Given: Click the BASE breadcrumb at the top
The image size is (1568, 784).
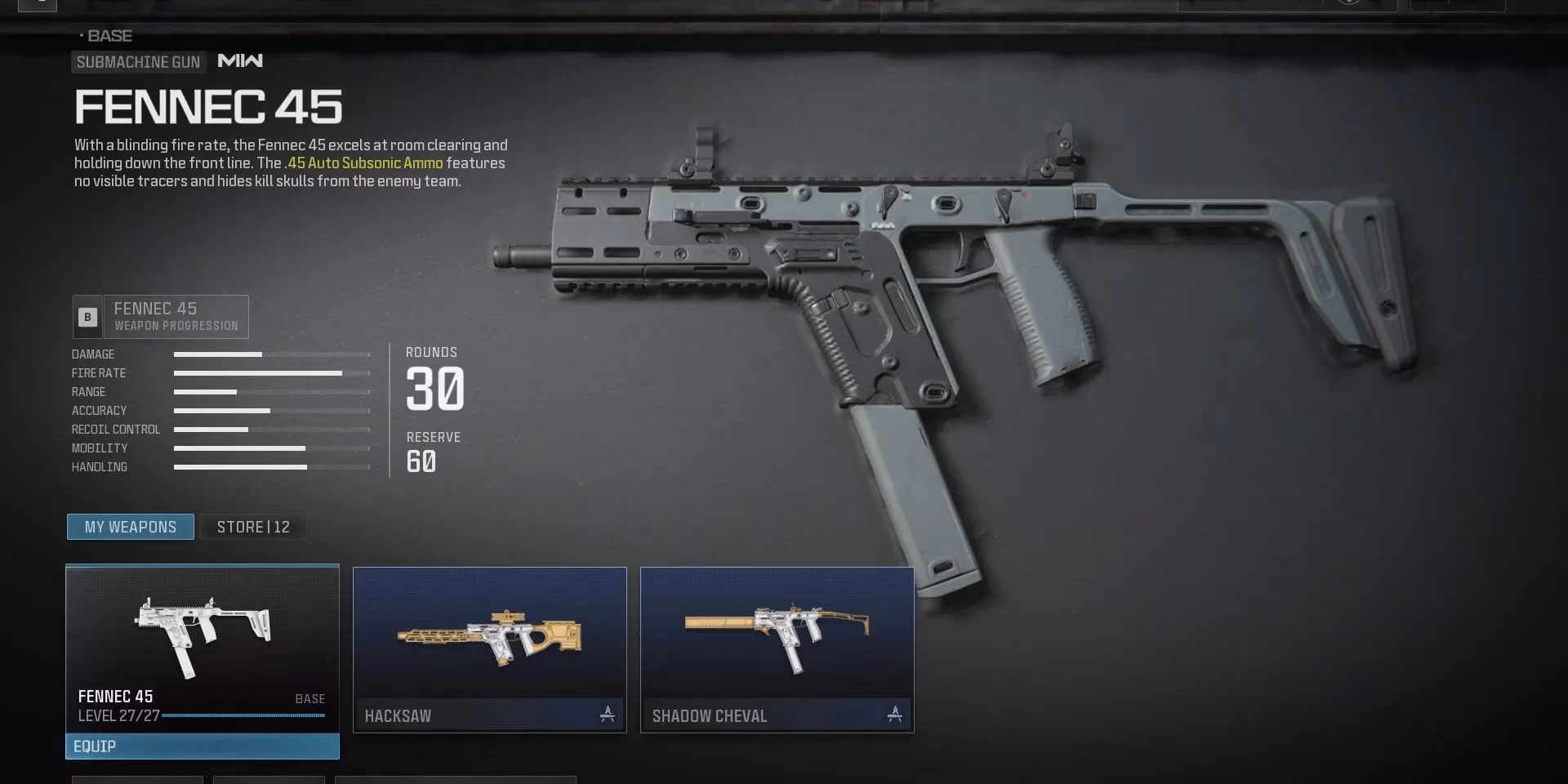Looking at the screenshot, I should click(x=111, y=36).
